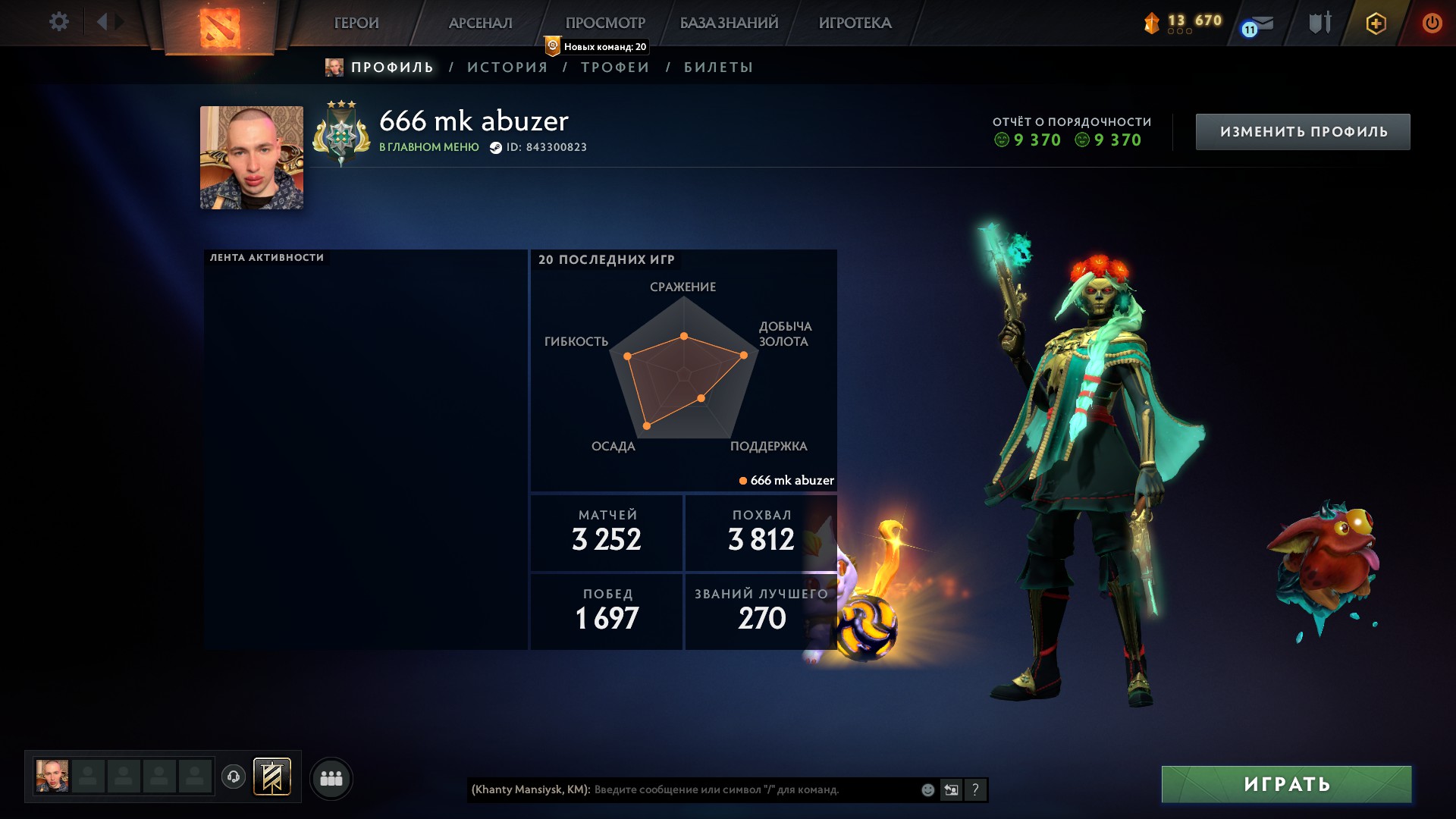Open the settings gear icon
The width and height of the screenshot is (1456, 819).
58,22
